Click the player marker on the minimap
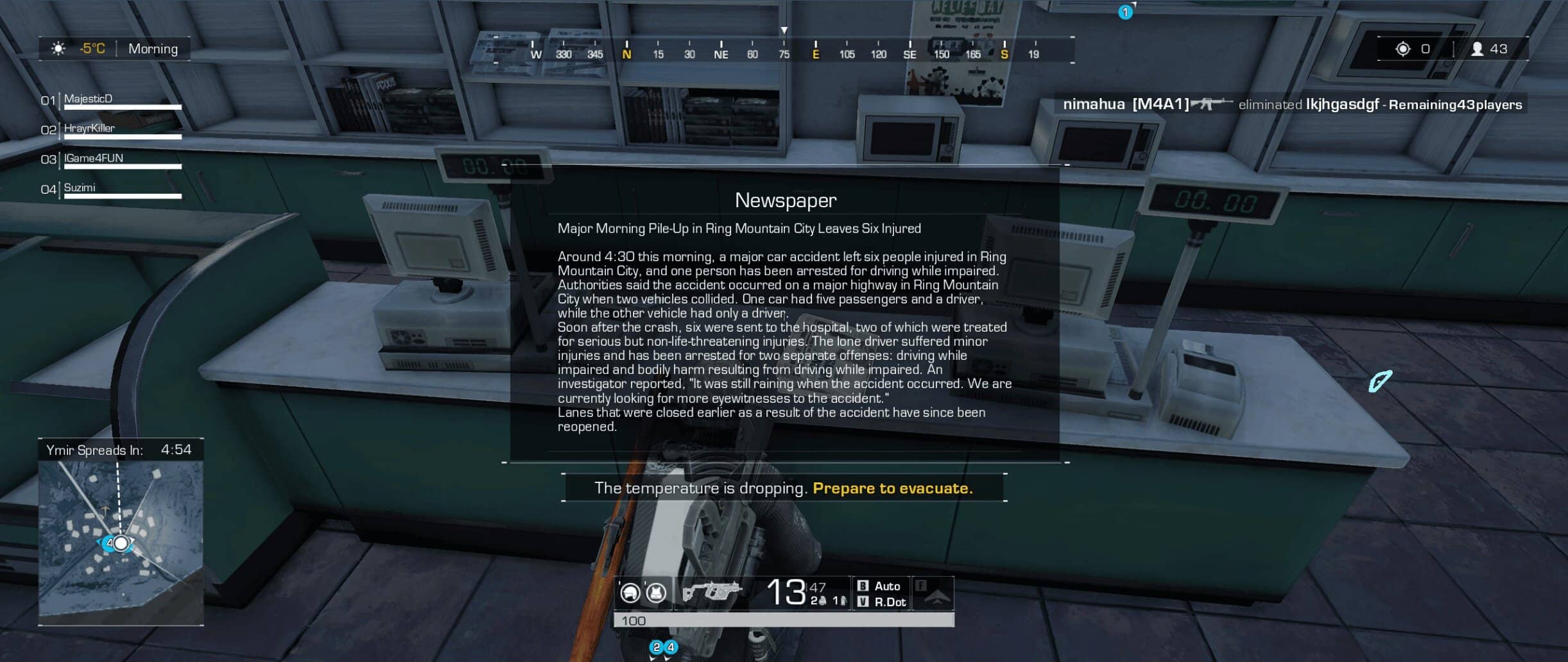1568x662 pixels. pyautogui.click(x=121, y=544)
